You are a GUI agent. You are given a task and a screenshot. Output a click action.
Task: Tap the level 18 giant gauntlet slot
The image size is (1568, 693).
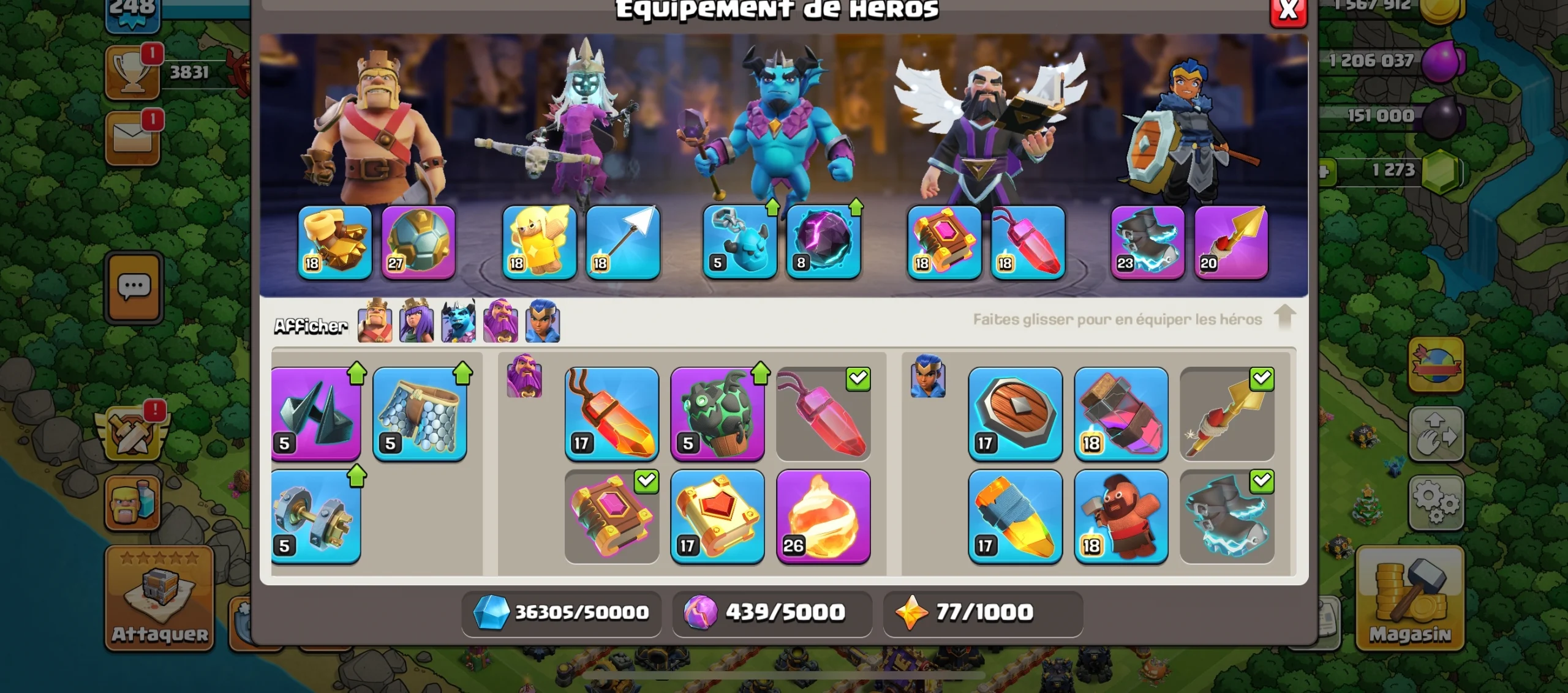click(x=335, y=242)
